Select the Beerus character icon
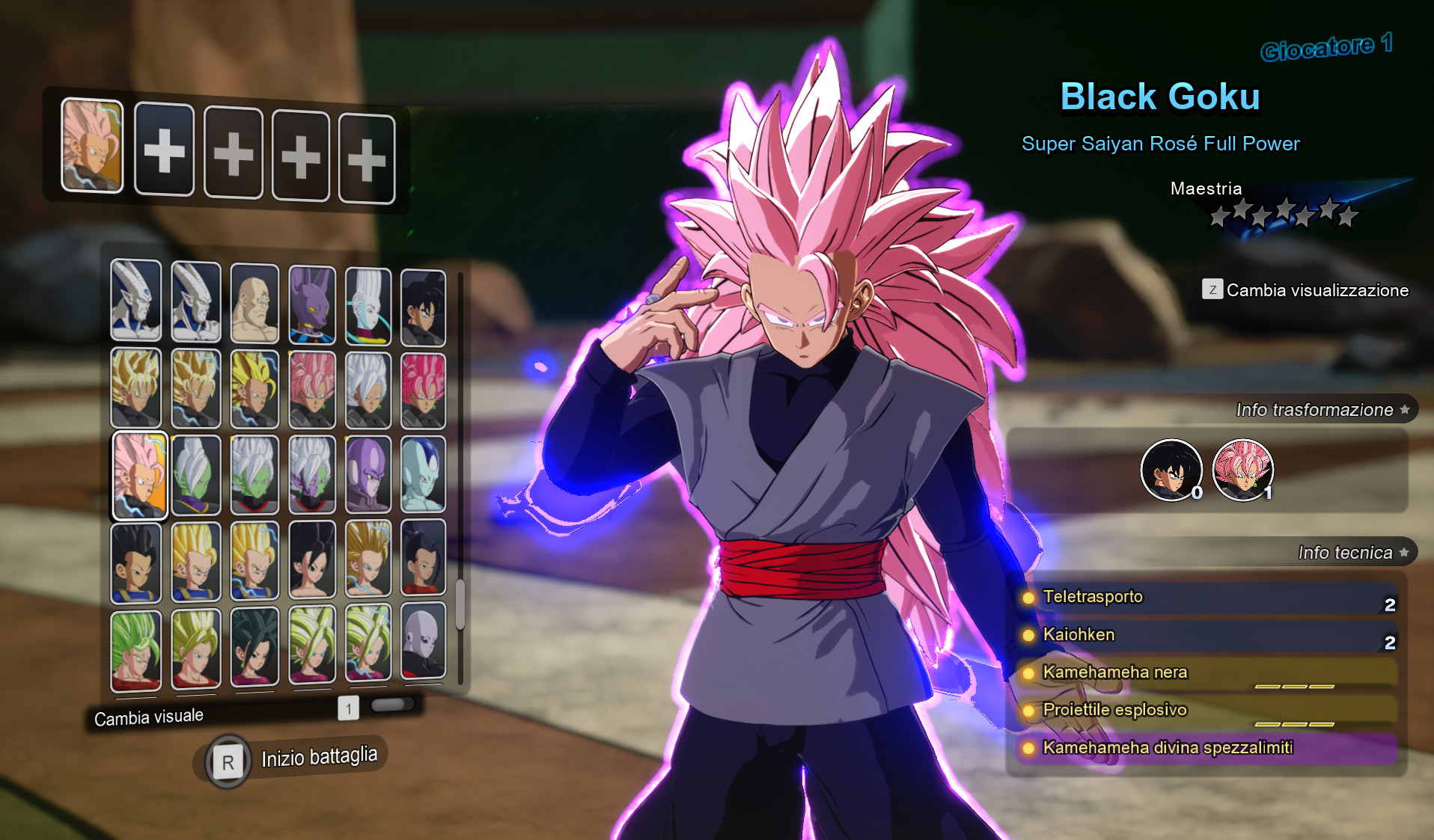The width and height of the screenshot is (1434, 840). (x=311, y=304)
